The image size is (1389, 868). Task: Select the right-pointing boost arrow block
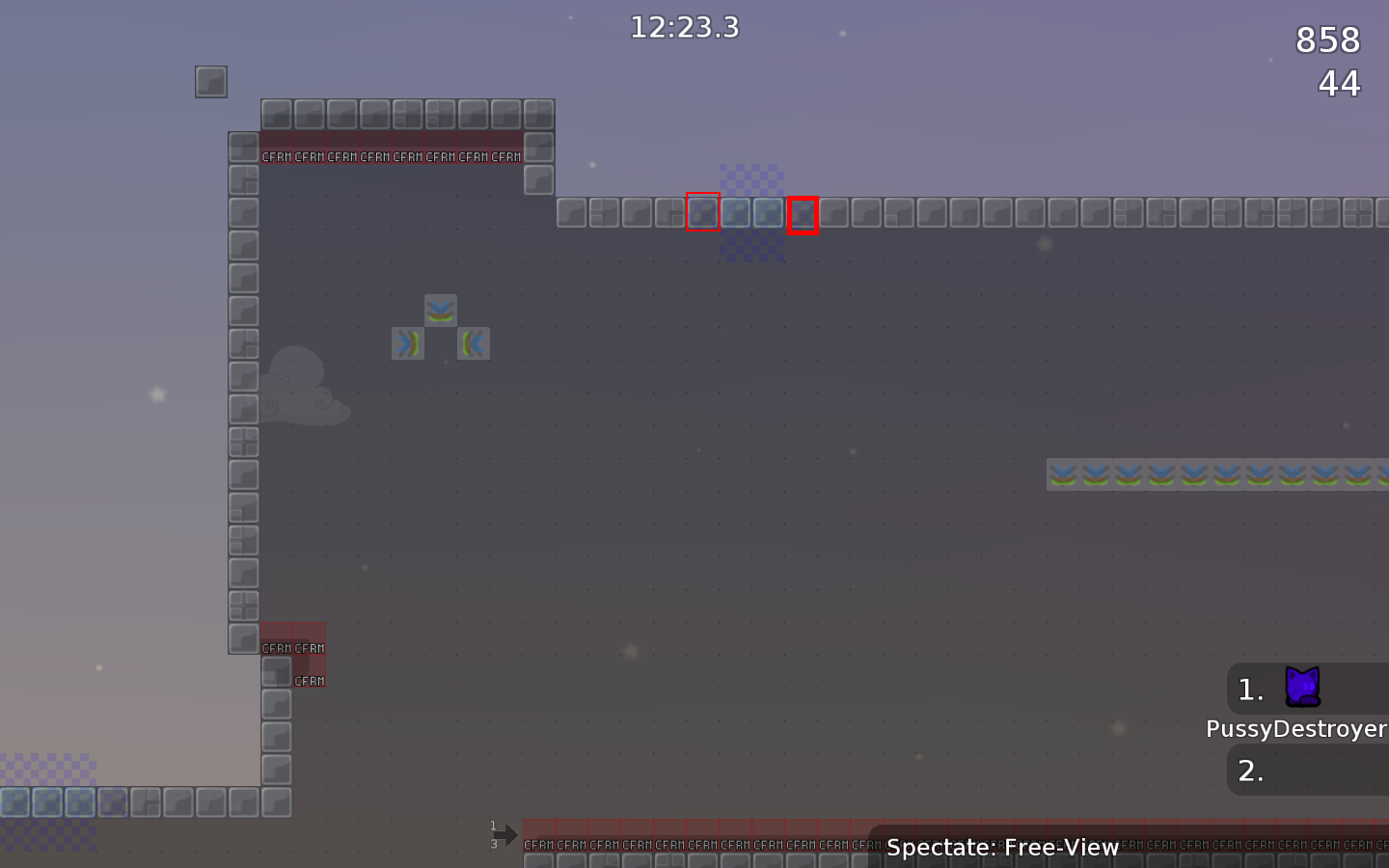tap(408, 342)
